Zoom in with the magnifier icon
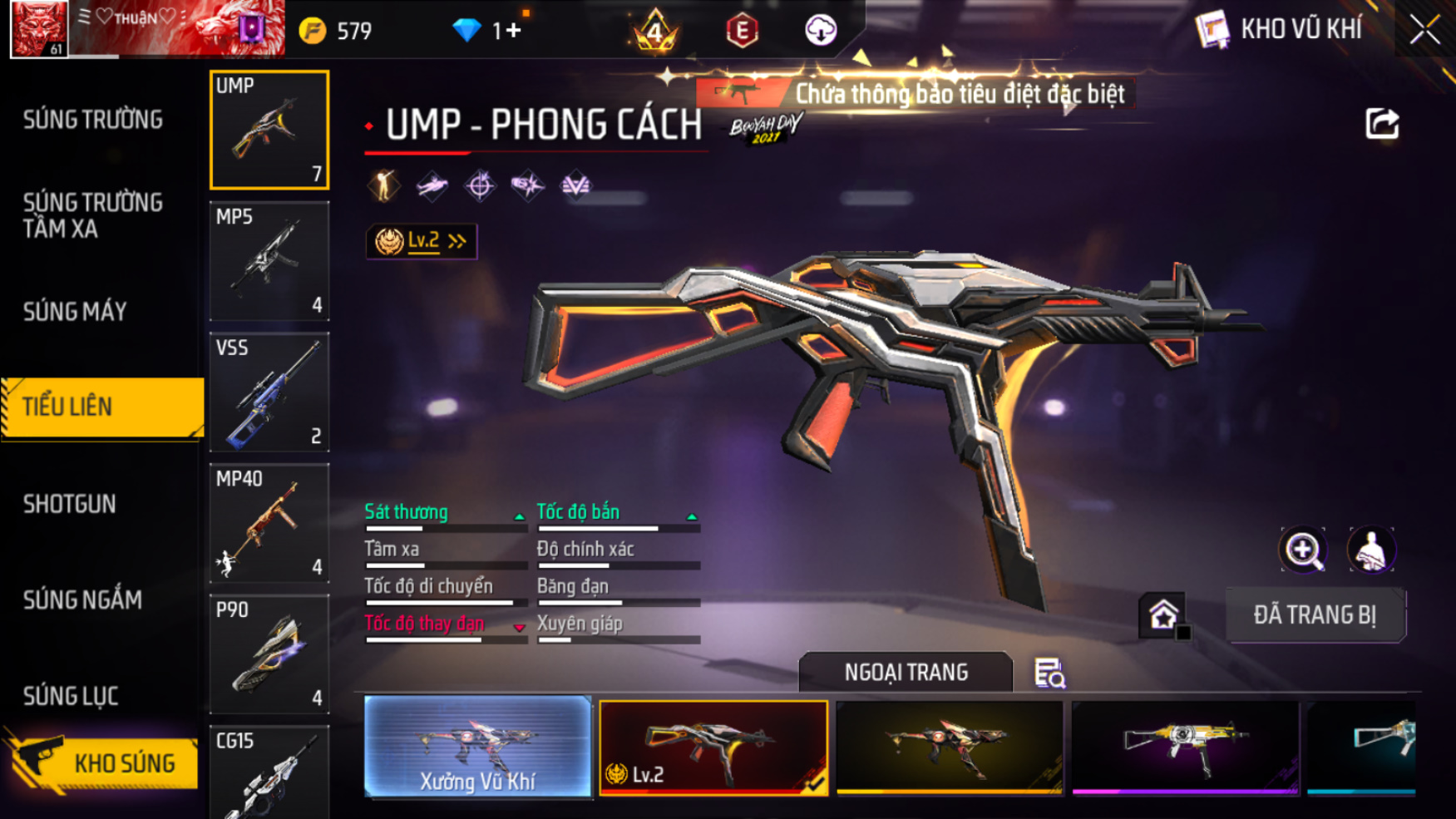The image size is (1456, 819). pos(1303,550)
